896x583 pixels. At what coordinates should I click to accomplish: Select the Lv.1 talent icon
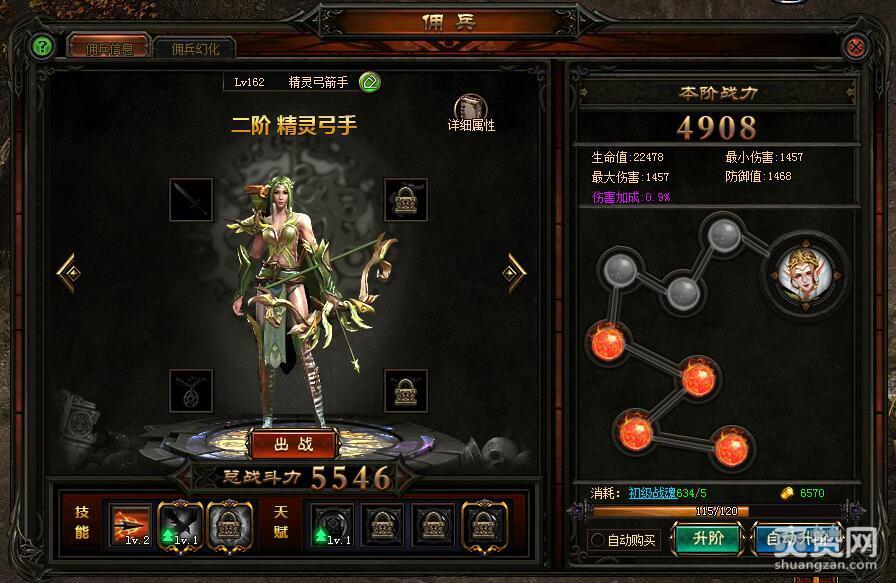pos(331,522)
